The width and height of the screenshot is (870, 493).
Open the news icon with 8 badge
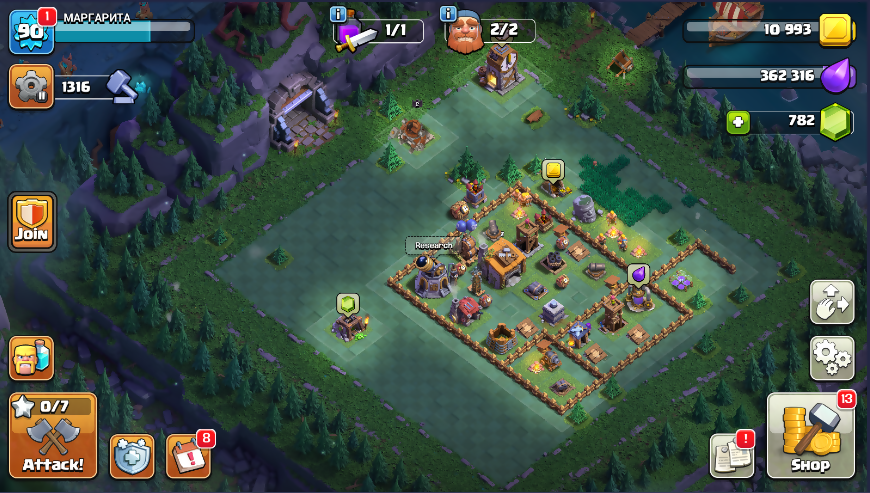(188, 456)
